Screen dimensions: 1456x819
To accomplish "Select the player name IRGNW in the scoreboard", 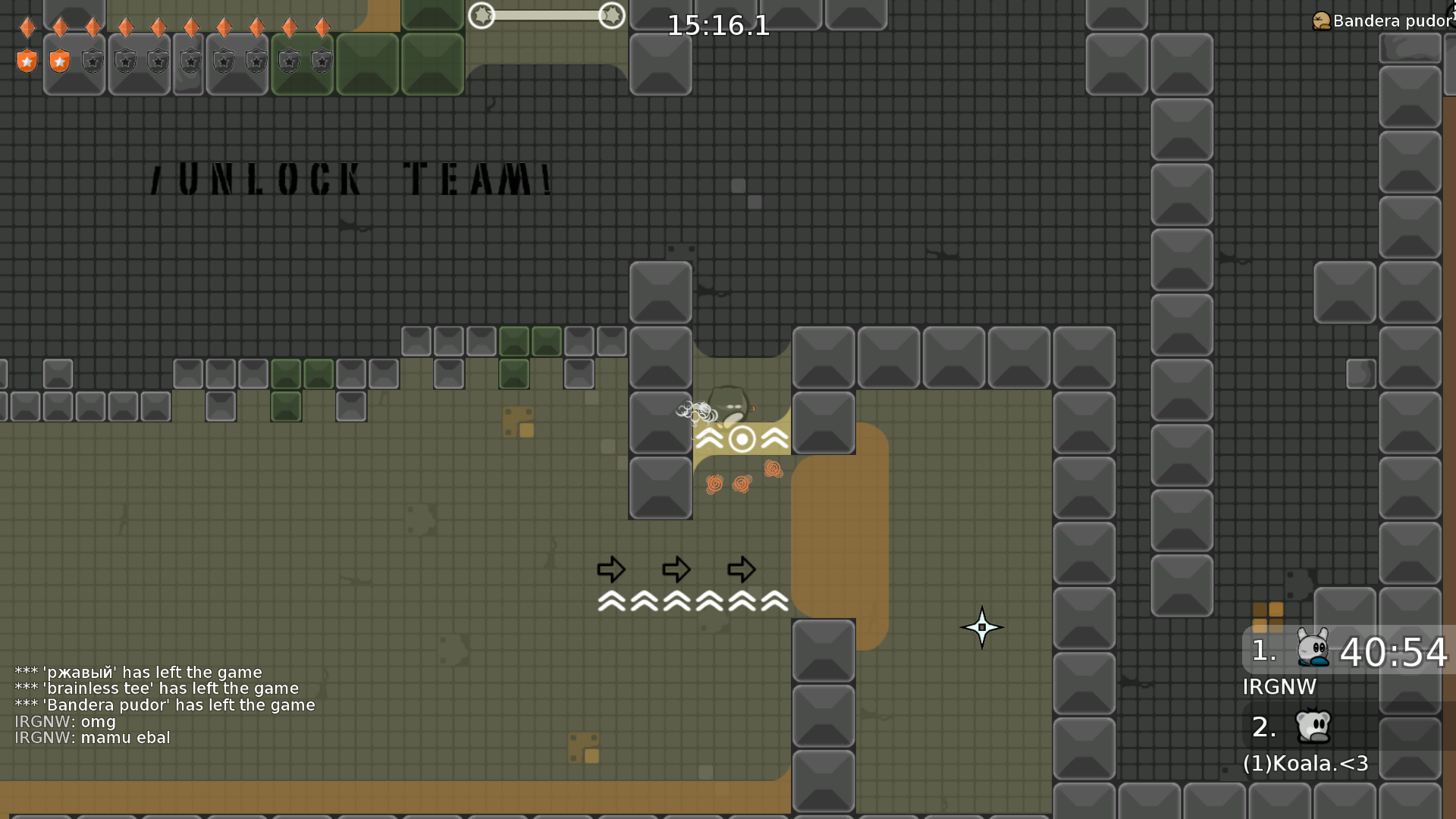I will click(x=1279, y=687).
